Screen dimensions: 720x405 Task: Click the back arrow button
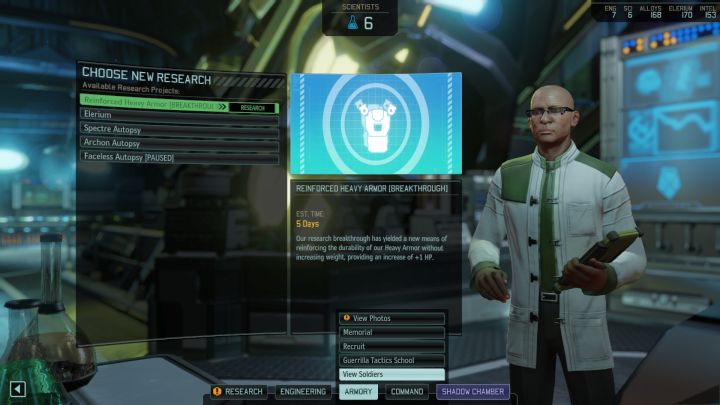17,389
